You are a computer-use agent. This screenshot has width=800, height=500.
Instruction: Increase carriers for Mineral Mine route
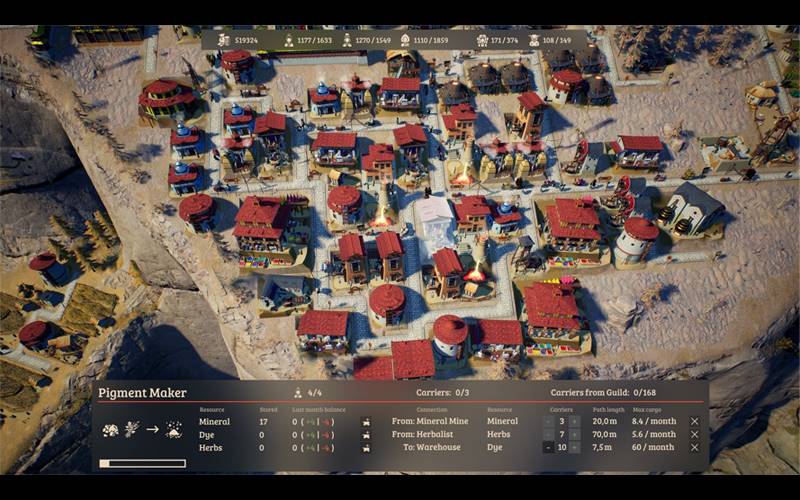pyautogui.click(x=575, y=422)
